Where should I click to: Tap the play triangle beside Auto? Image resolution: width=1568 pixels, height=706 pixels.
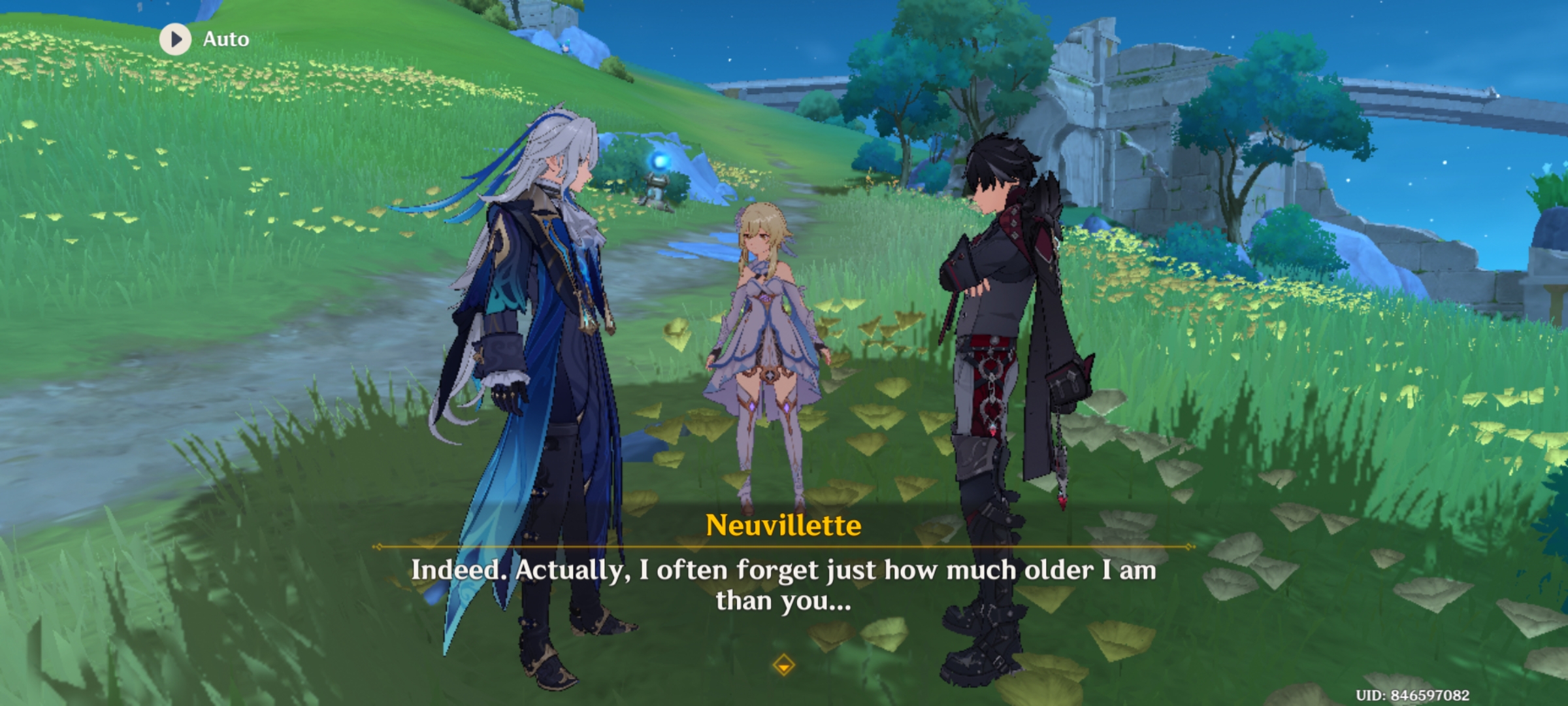(174, 39)
